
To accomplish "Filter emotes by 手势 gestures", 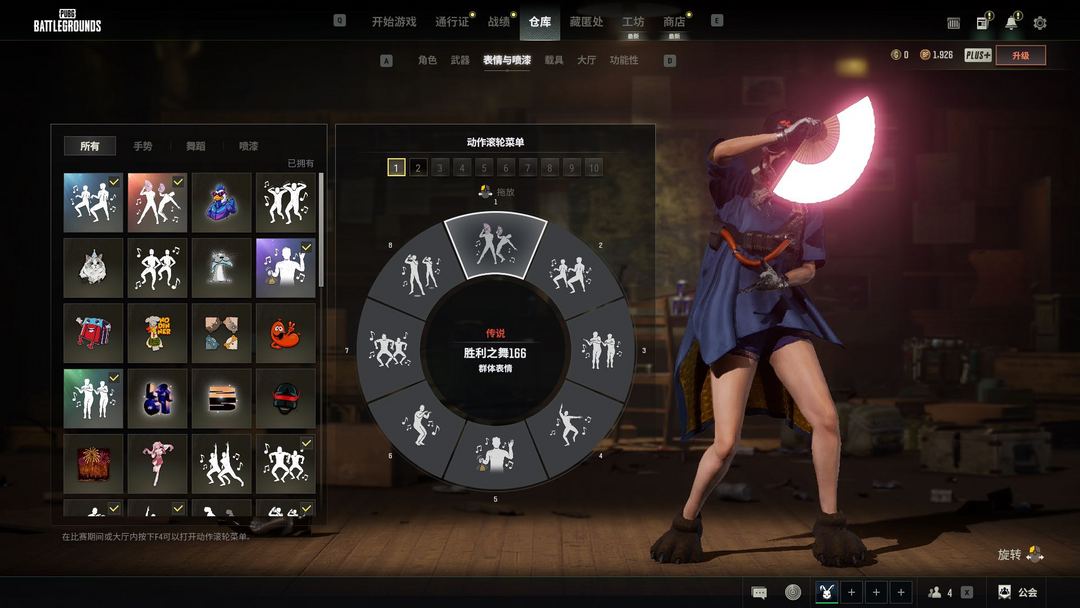I will click(143, 146).
